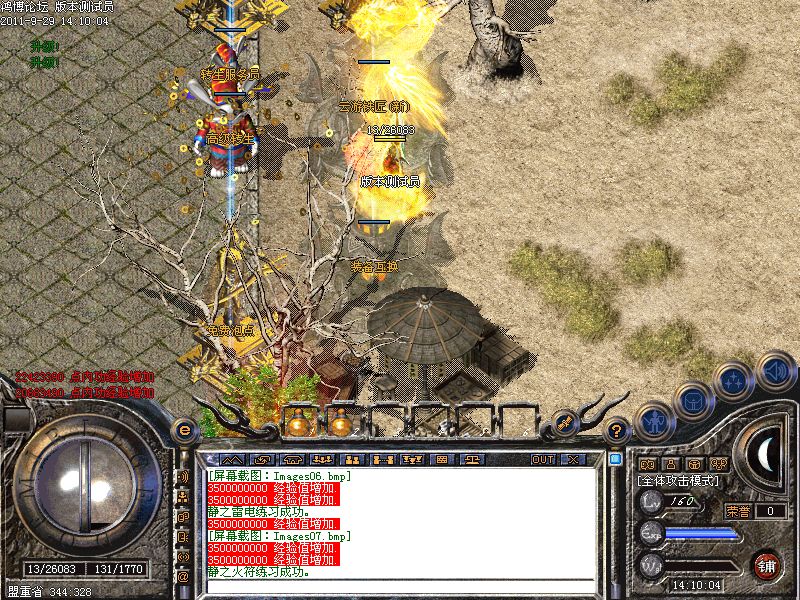
Task: Click the Lv level orb
Action: [x=651, y=502]
